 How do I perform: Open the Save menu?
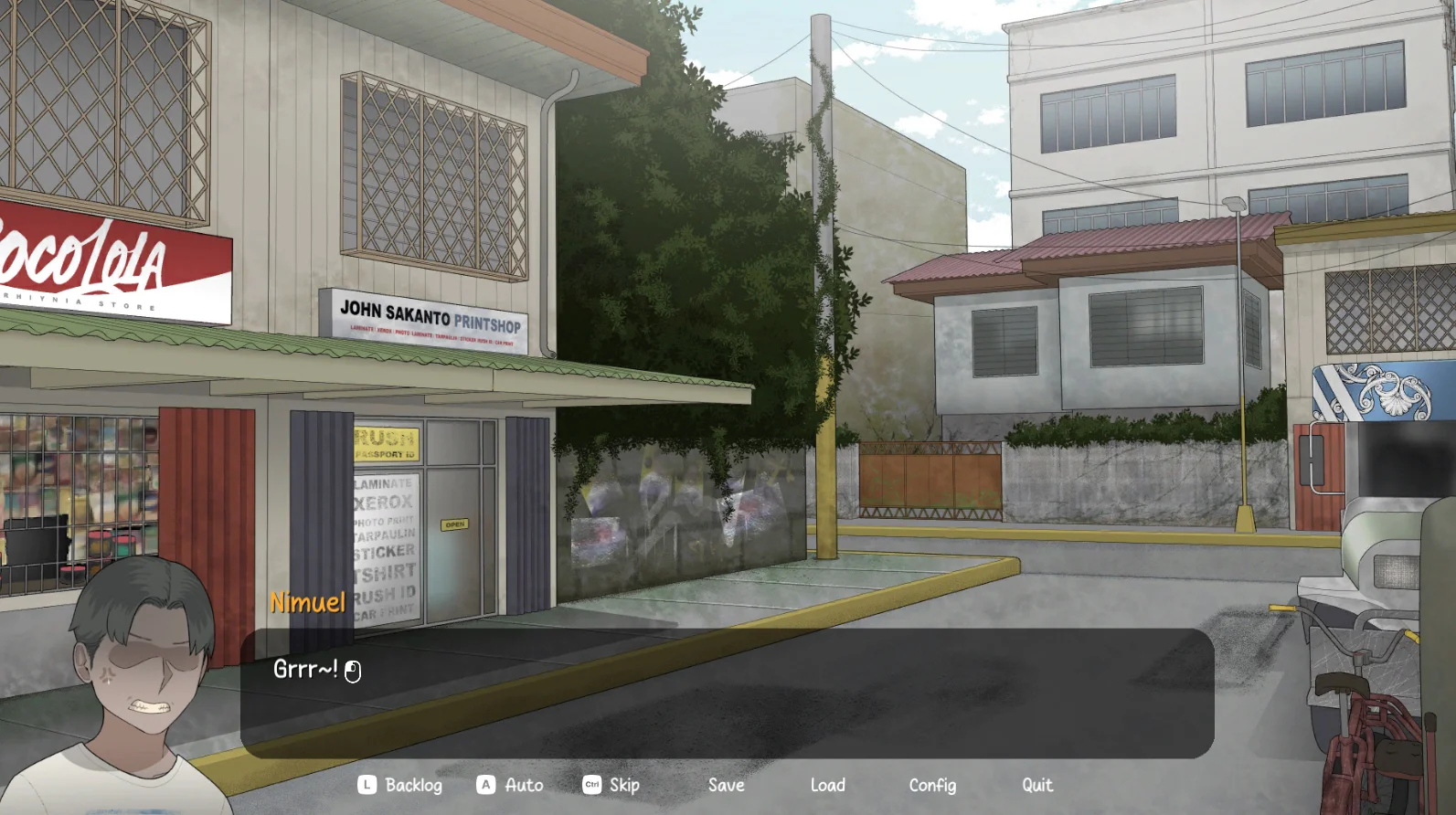click(x=726, y=785)
